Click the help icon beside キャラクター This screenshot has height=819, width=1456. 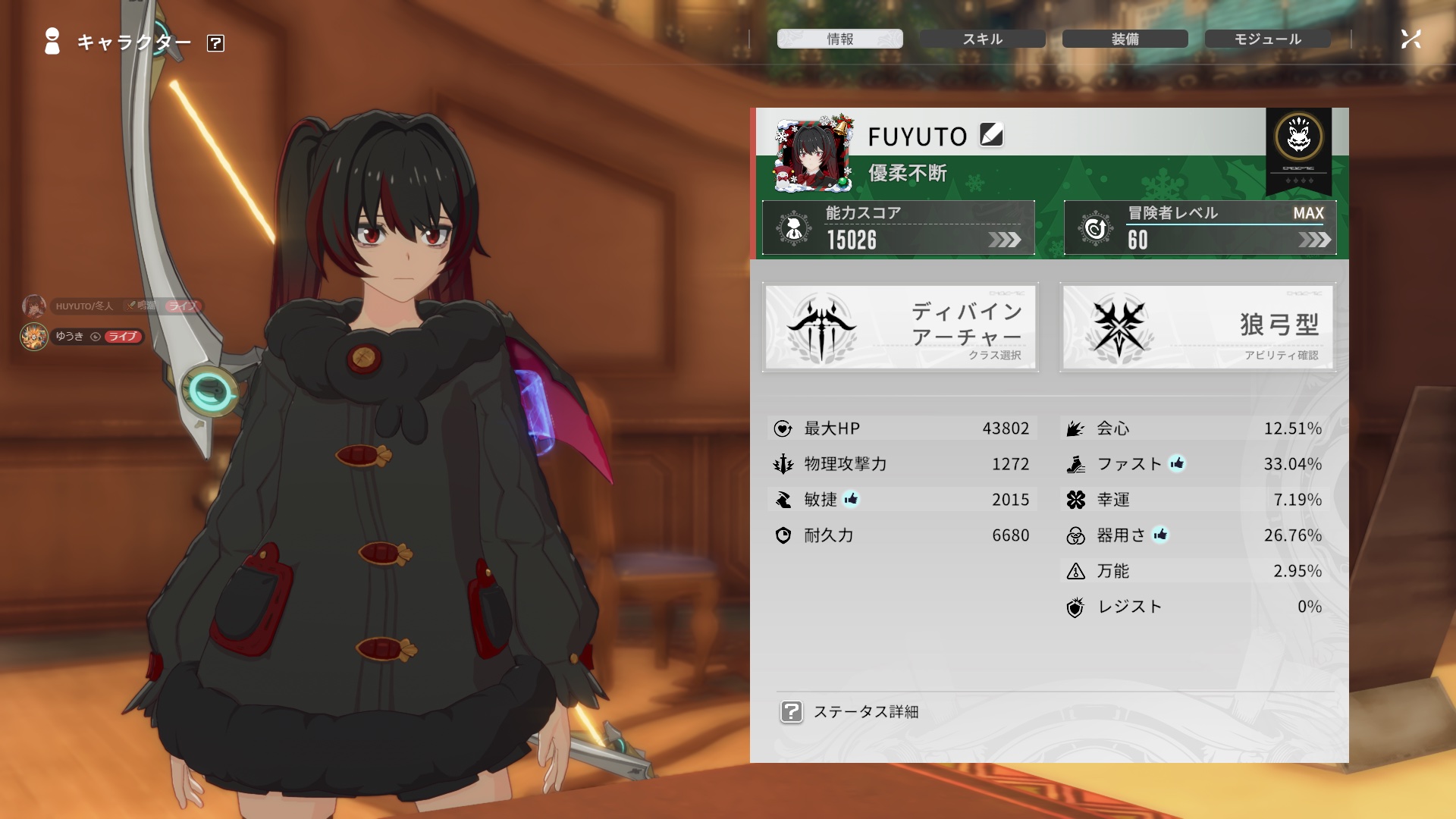[x=215, y=43]
